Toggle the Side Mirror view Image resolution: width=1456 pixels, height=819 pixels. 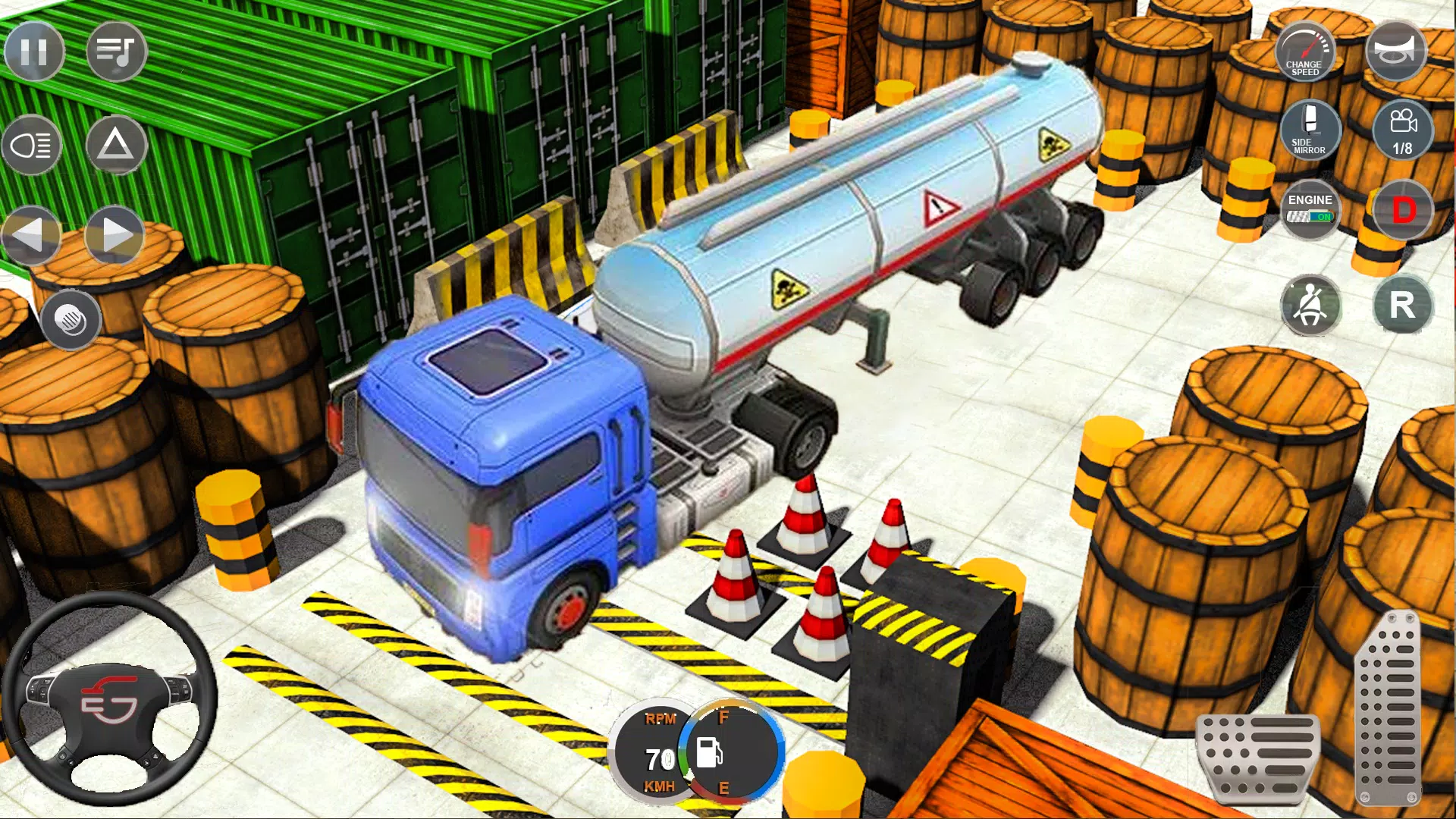point(1310,129)
